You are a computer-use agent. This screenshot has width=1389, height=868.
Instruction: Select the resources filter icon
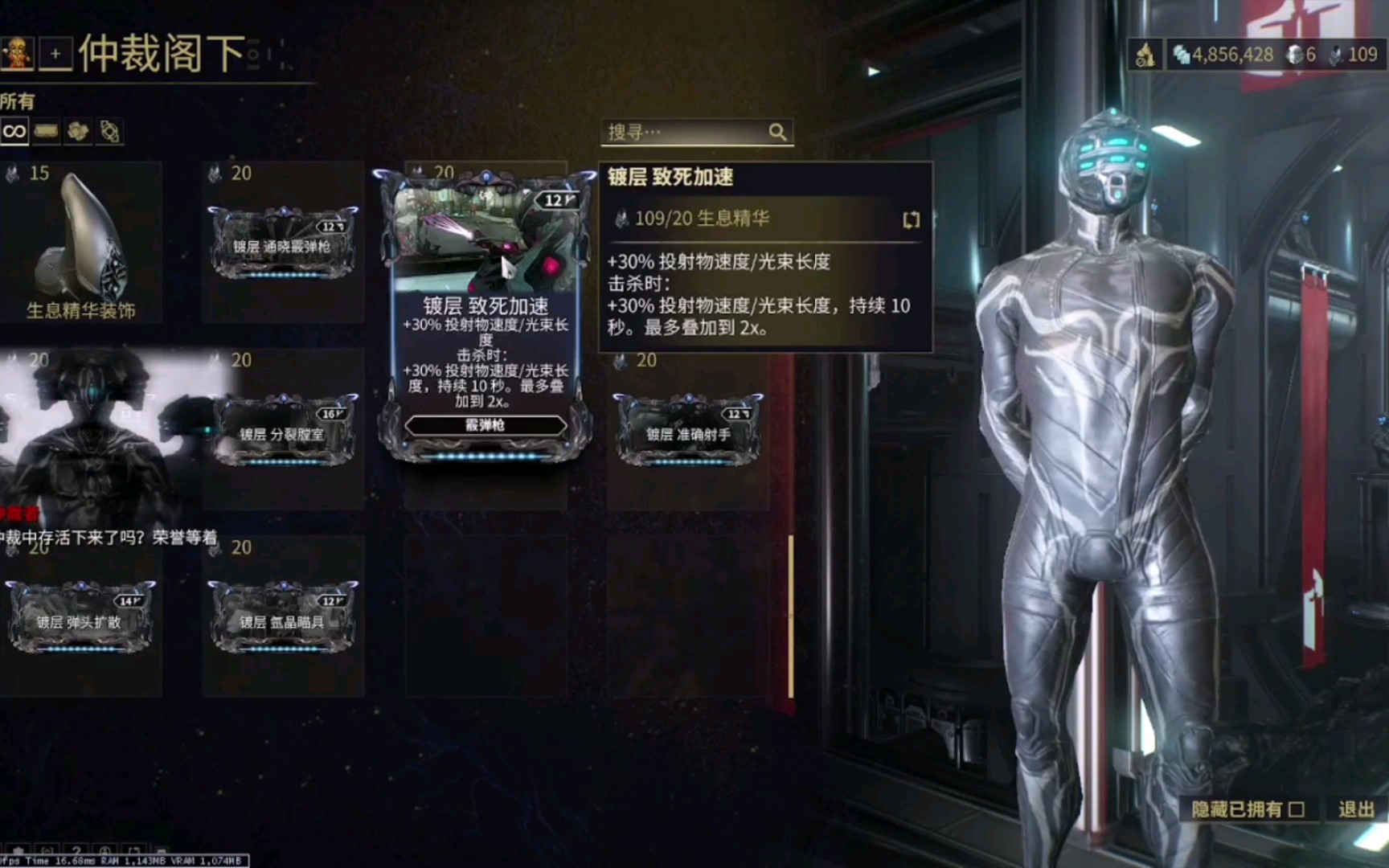click(78, 131)
